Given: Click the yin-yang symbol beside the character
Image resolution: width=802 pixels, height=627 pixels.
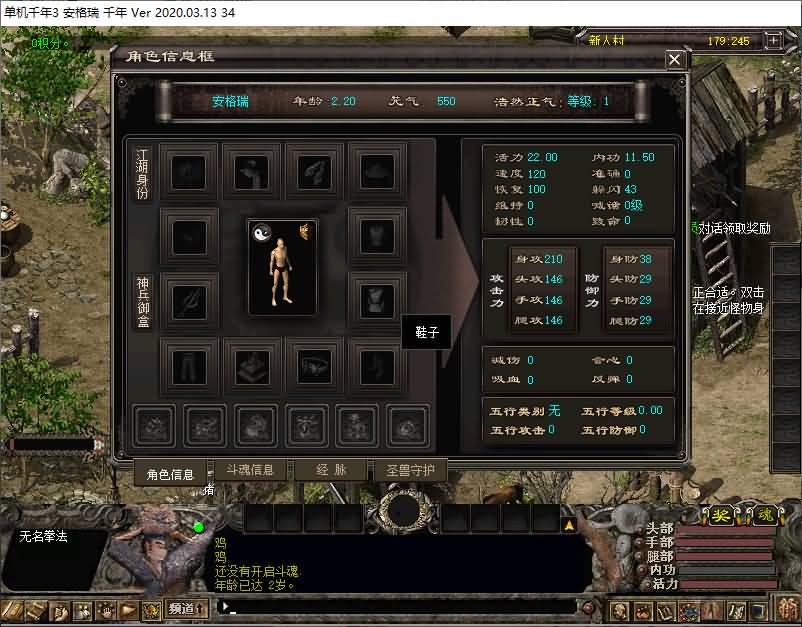Looking at the screenshot, I should [263, 232].
